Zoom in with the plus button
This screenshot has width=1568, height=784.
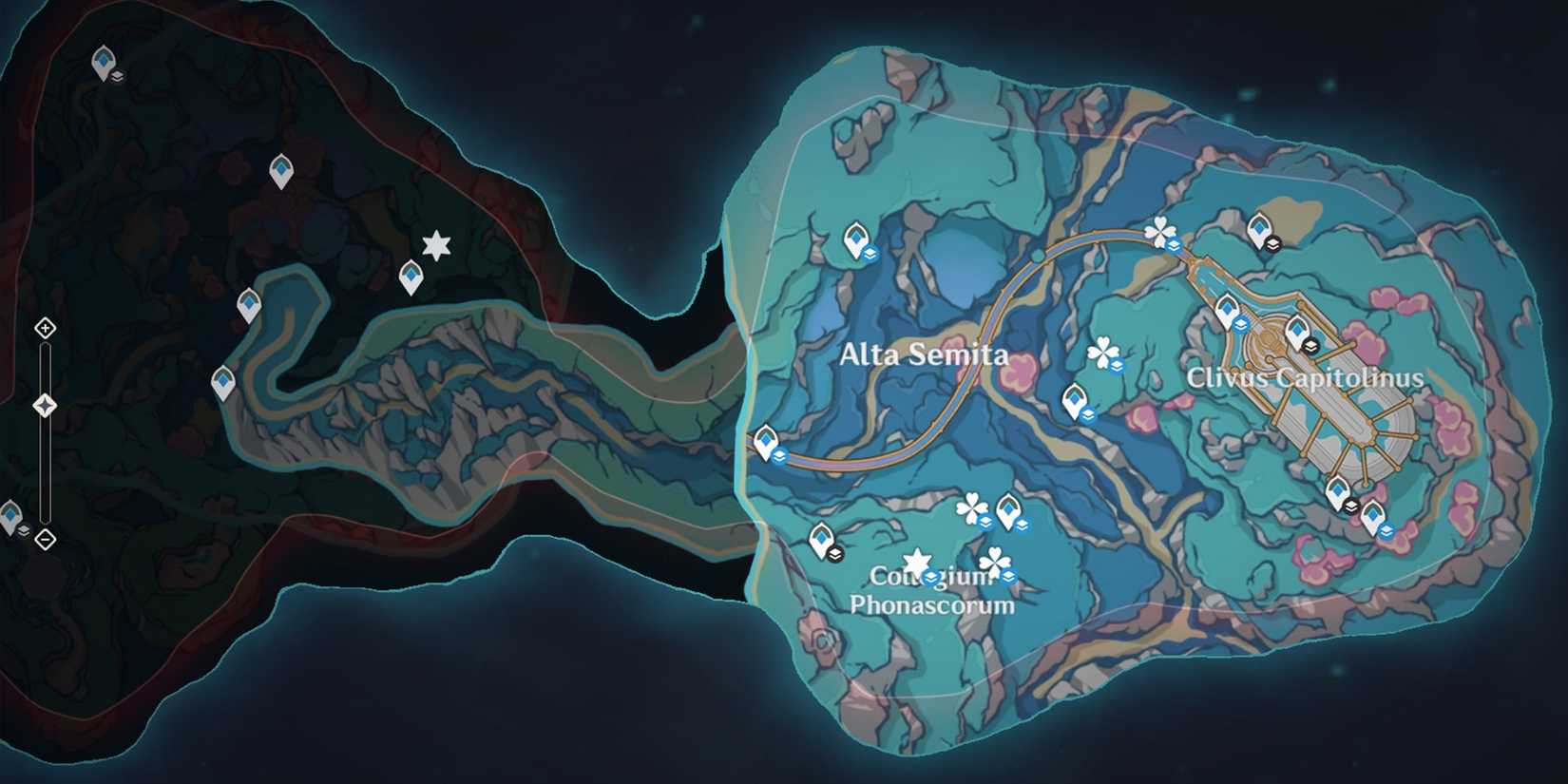point(44,330)
